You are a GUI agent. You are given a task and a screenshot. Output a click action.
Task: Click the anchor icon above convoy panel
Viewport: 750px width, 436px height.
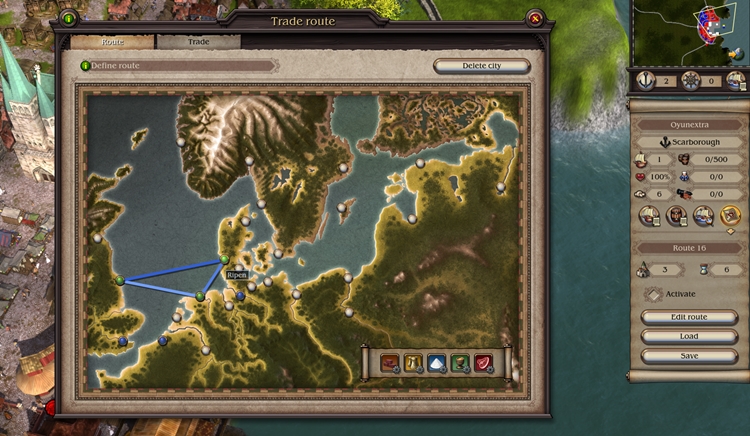click(646, 81)
